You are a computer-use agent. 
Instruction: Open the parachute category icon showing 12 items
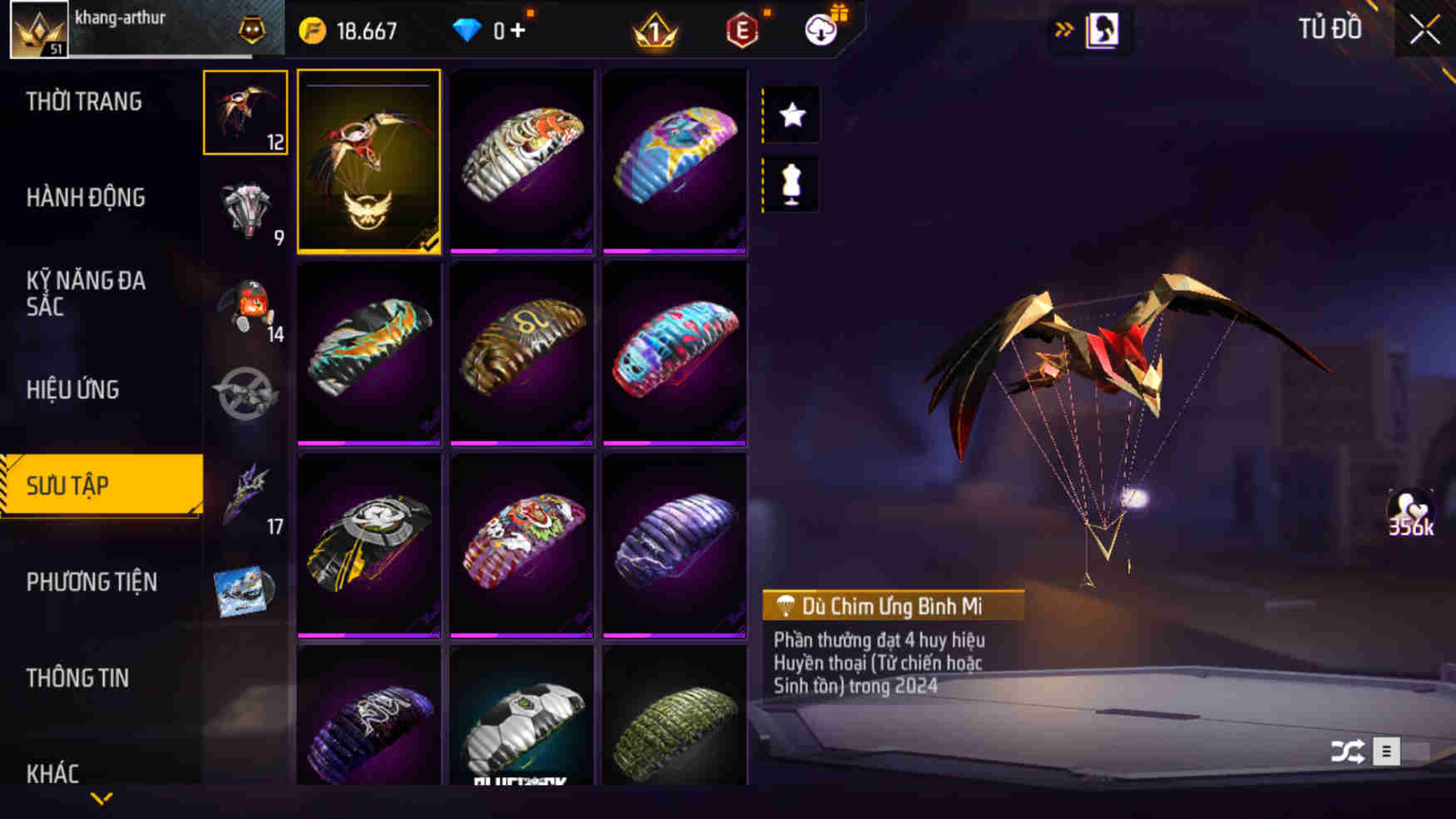point(244,112)
